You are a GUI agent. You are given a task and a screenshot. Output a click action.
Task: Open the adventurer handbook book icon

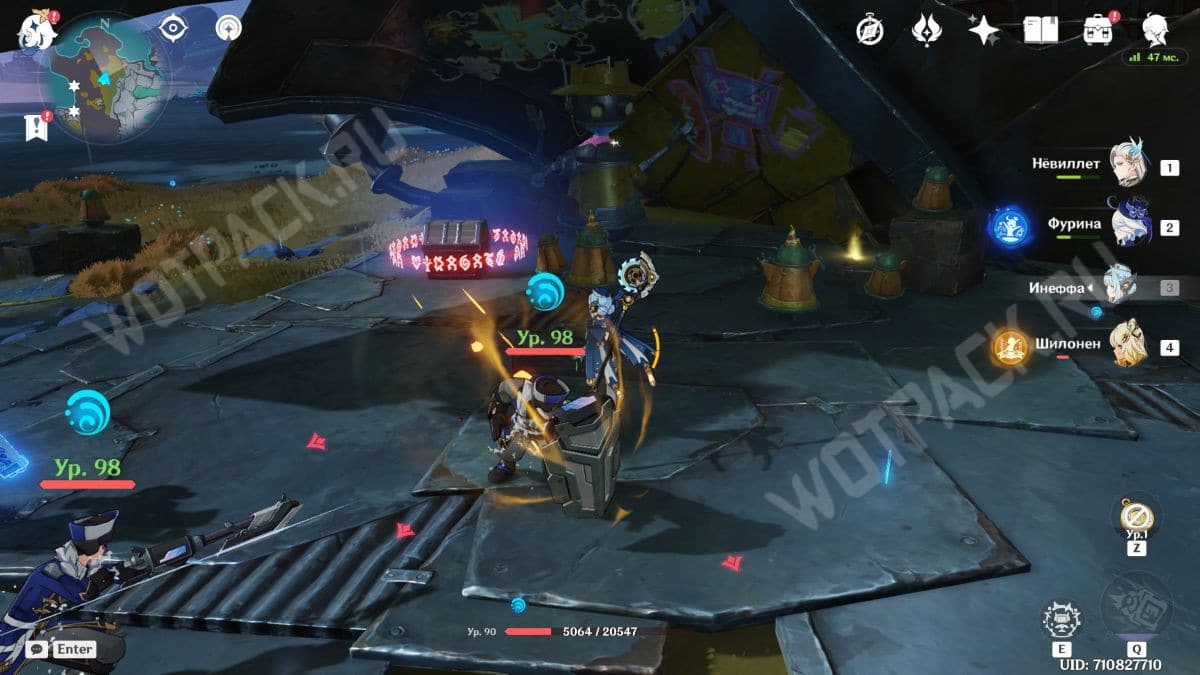pos(1040,30)
